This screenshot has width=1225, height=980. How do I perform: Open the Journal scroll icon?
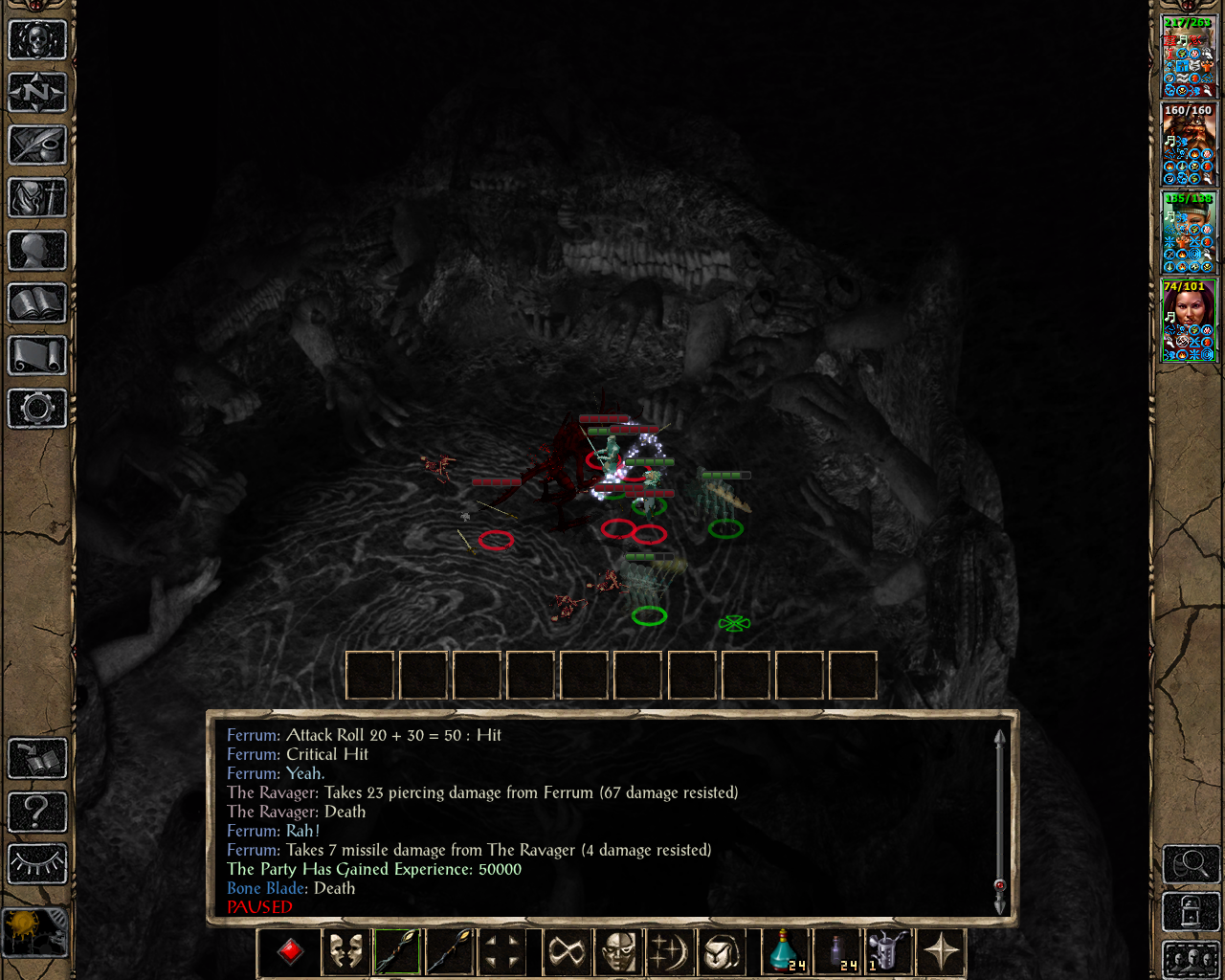(x=36, y=356)
